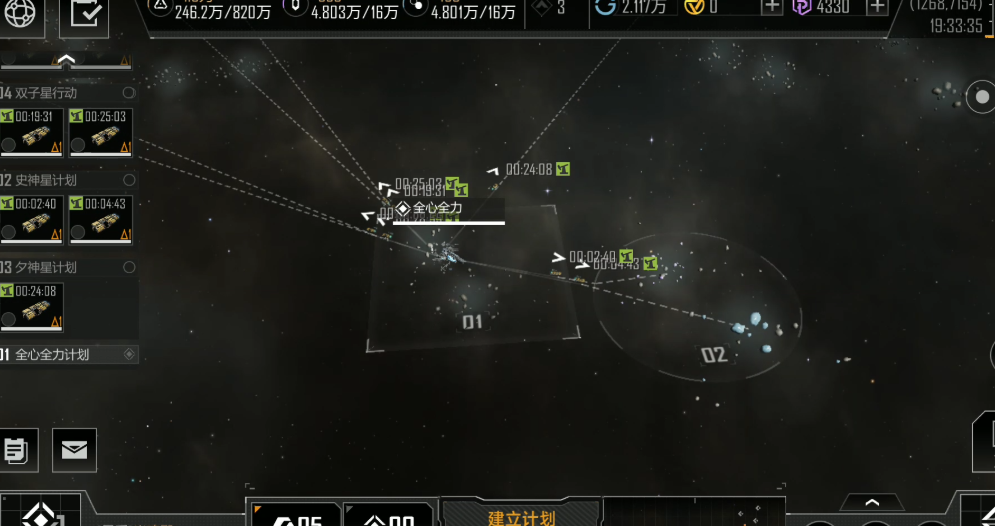Open the globe icon menu
The width and height of the screenshot is (995, 526).
click(x=22, y=12)
